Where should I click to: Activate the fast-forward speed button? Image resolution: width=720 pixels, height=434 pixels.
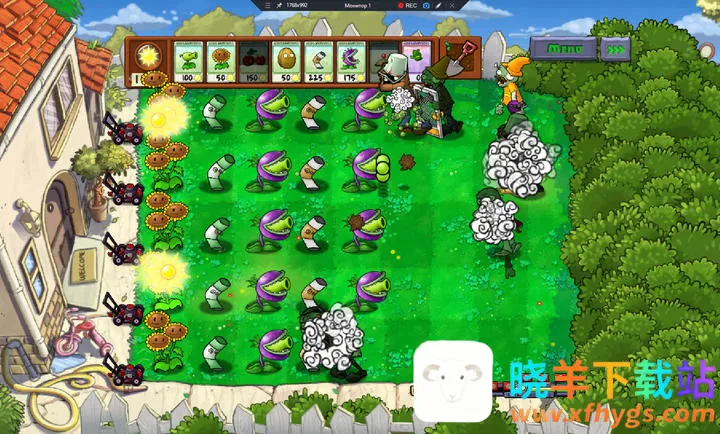pyautogui.click(x=619, y=48)
